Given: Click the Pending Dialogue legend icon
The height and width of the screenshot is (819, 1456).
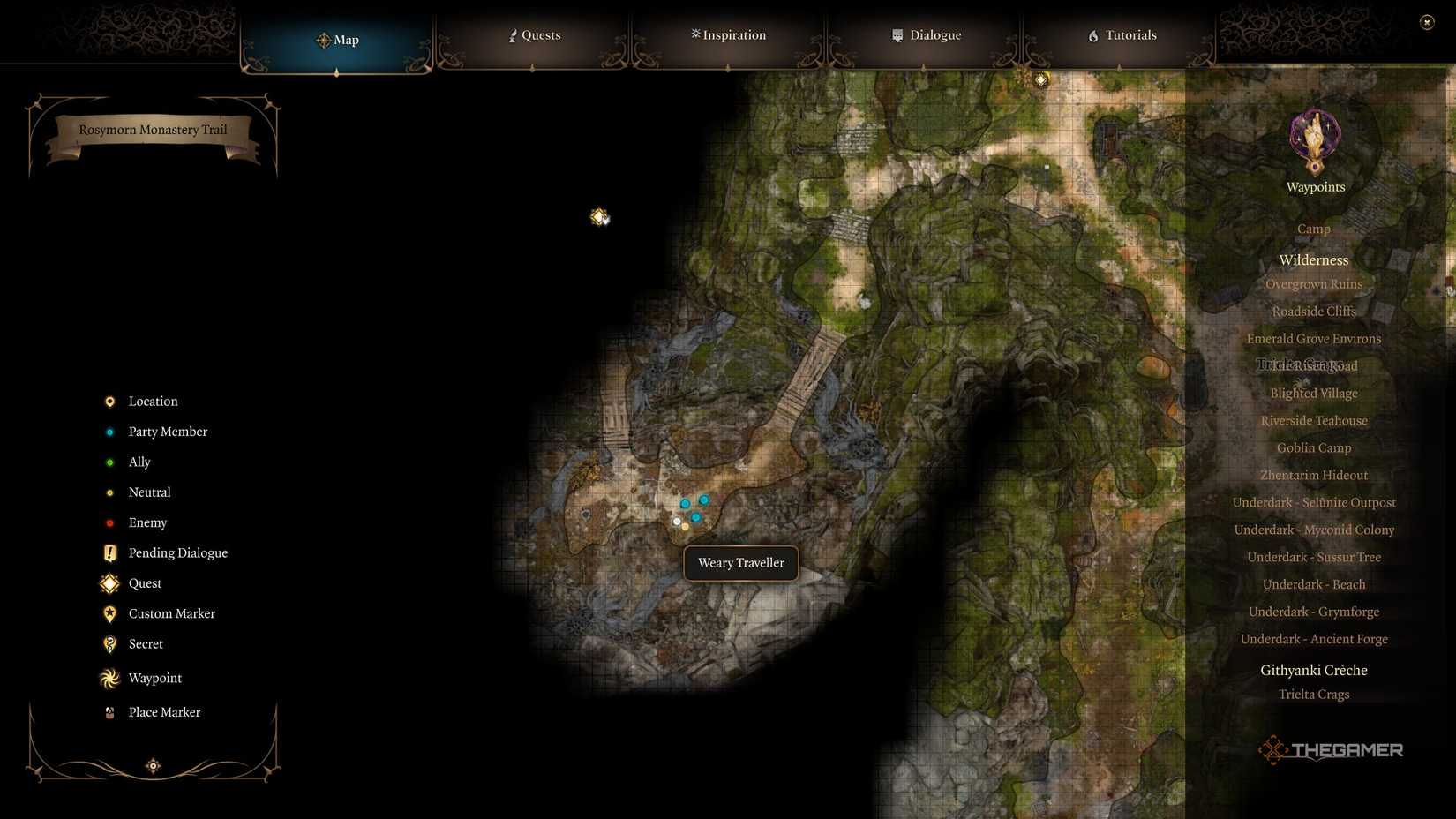Looking at the screenshot, I should click(109, 552).
